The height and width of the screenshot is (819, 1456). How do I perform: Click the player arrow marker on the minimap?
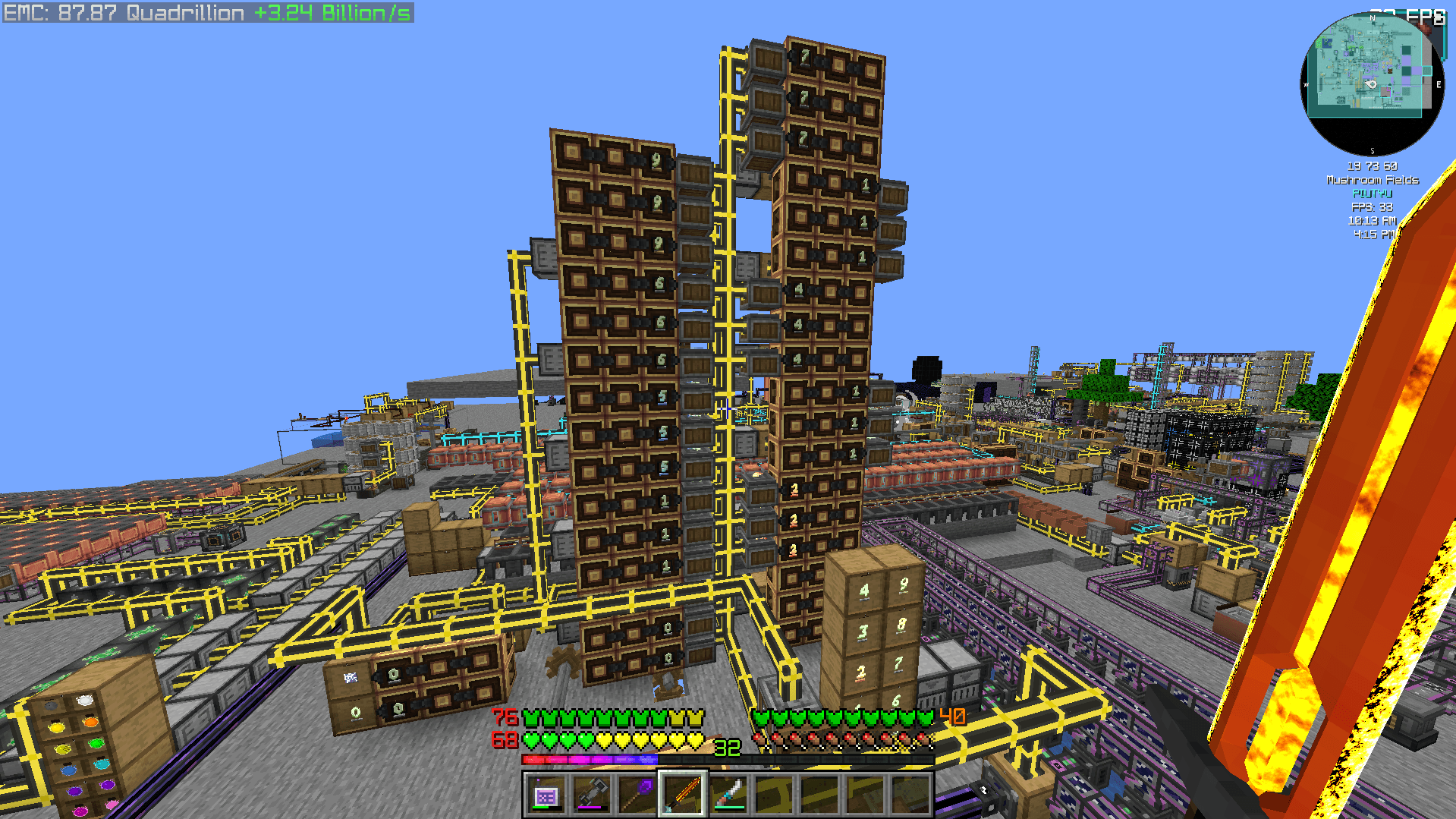point(1370,85)
